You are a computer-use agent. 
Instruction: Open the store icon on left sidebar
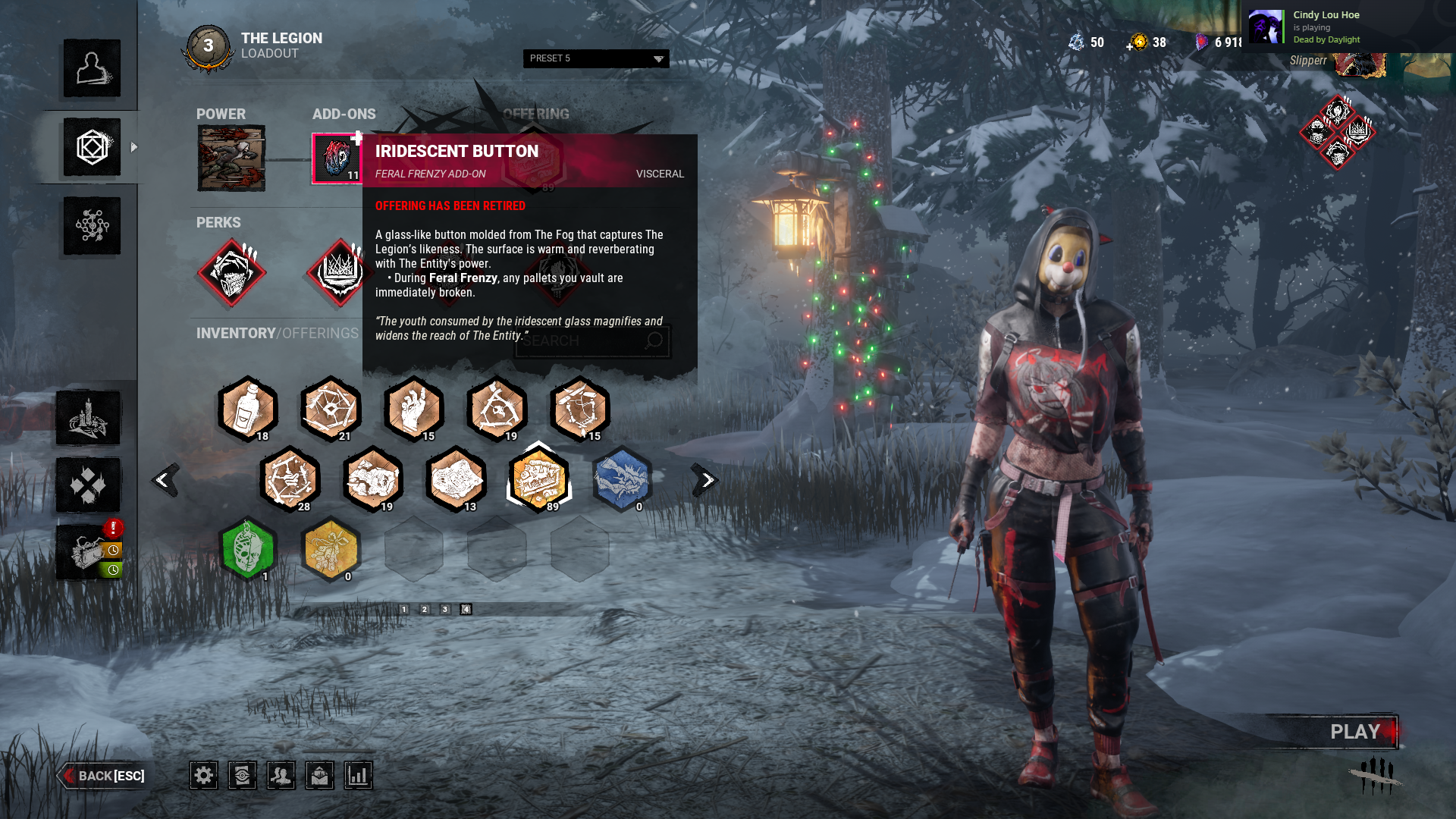(88, 552)
